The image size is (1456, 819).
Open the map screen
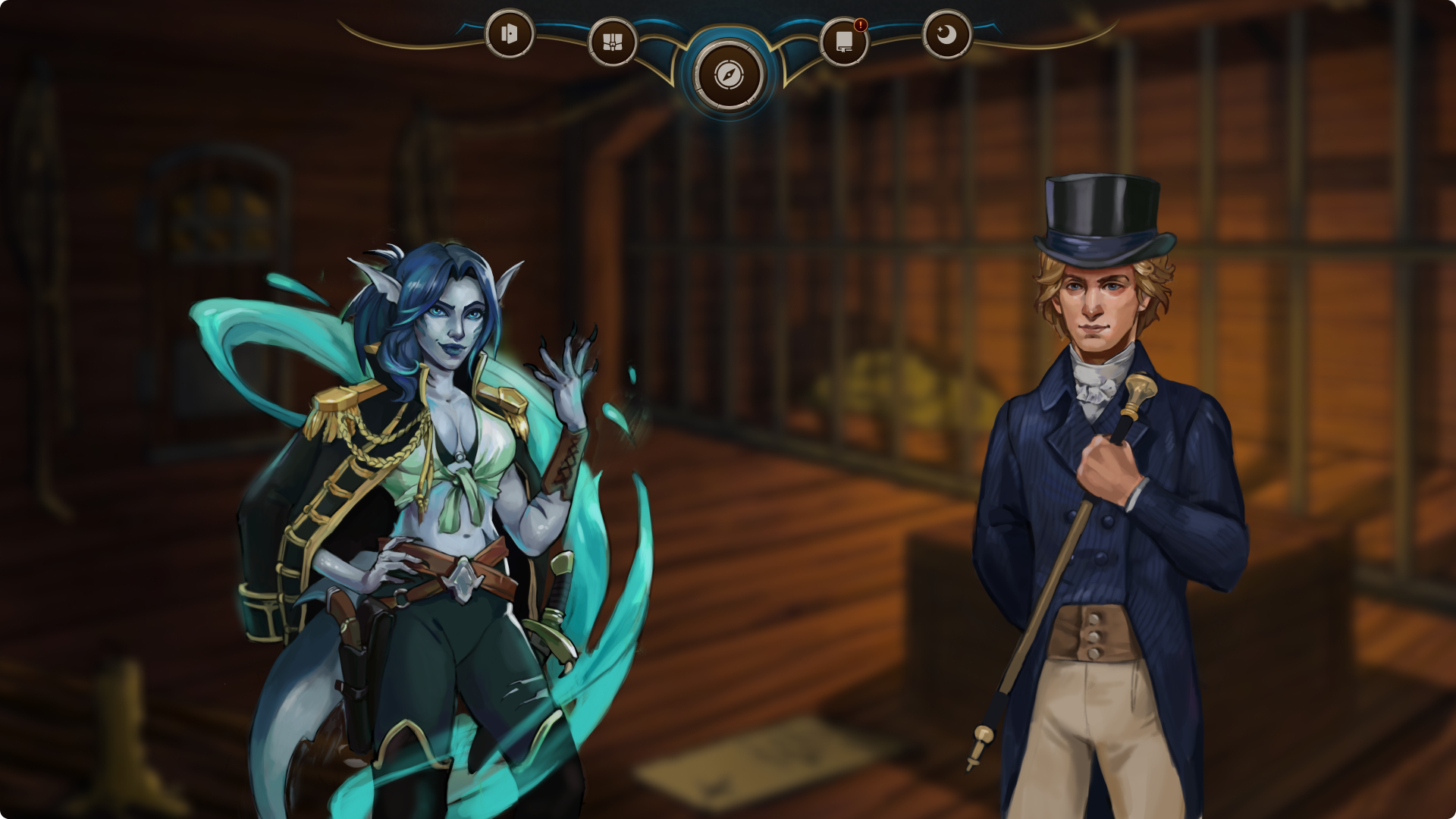[613, 43]
